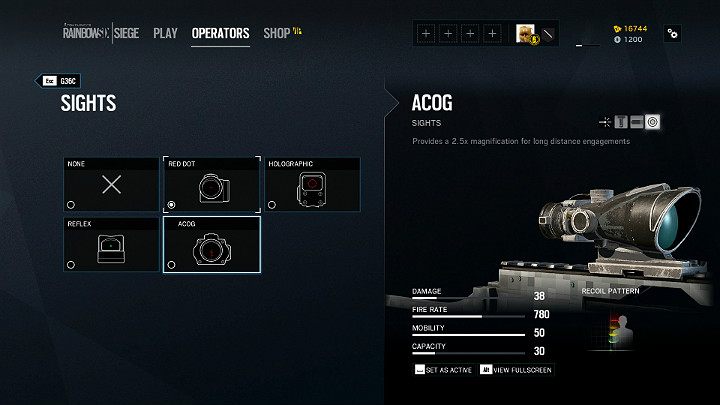Select the None sight option
The height and width of the screenshot is (405, 720).
(x=111, y=184)
